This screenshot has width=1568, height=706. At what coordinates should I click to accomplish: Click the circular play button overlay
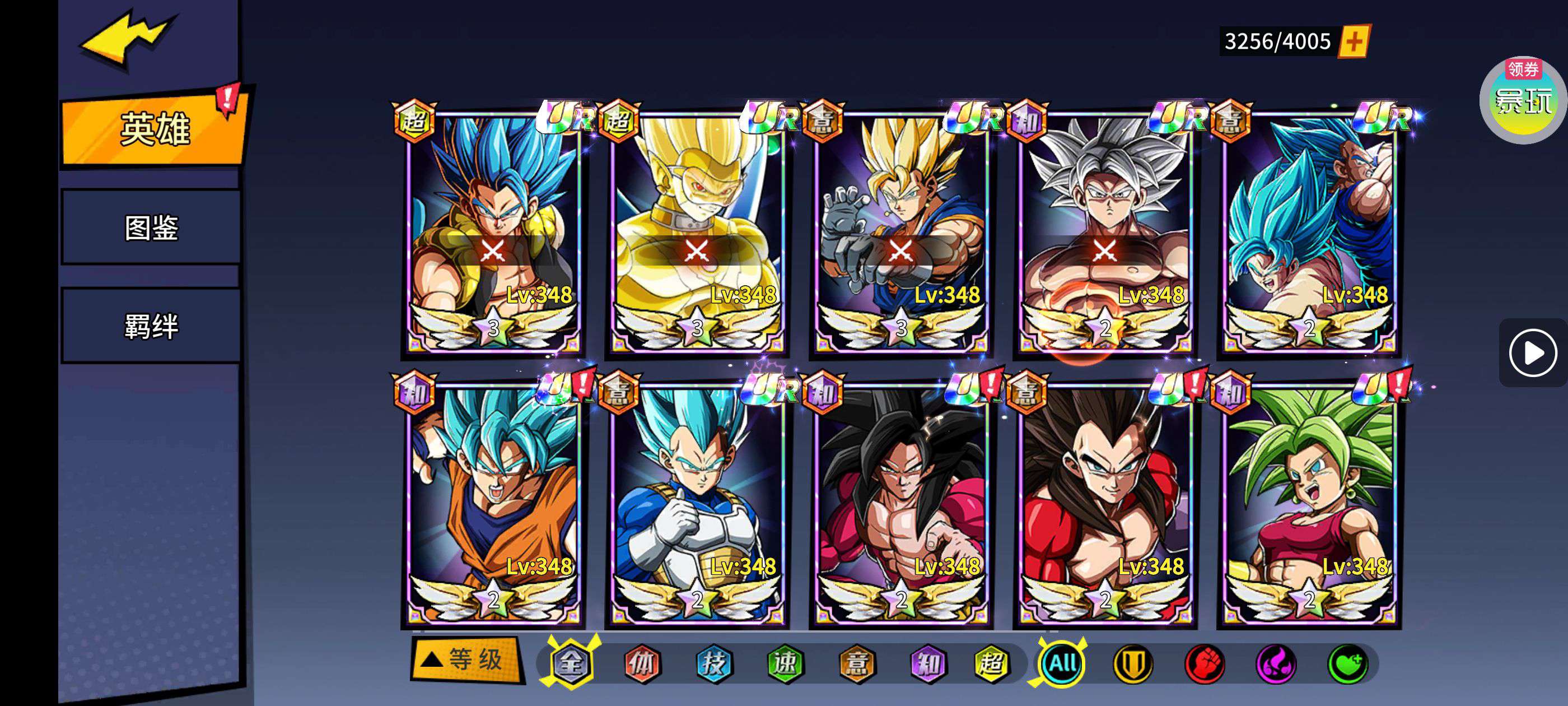pos(1532,352)
